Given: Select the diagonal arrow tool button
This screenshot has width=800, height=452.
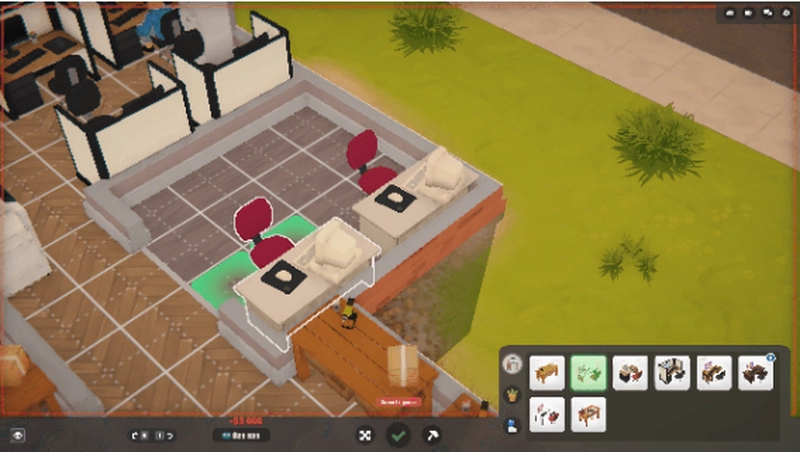Looking at the screenshot, I should click(433, 435).
